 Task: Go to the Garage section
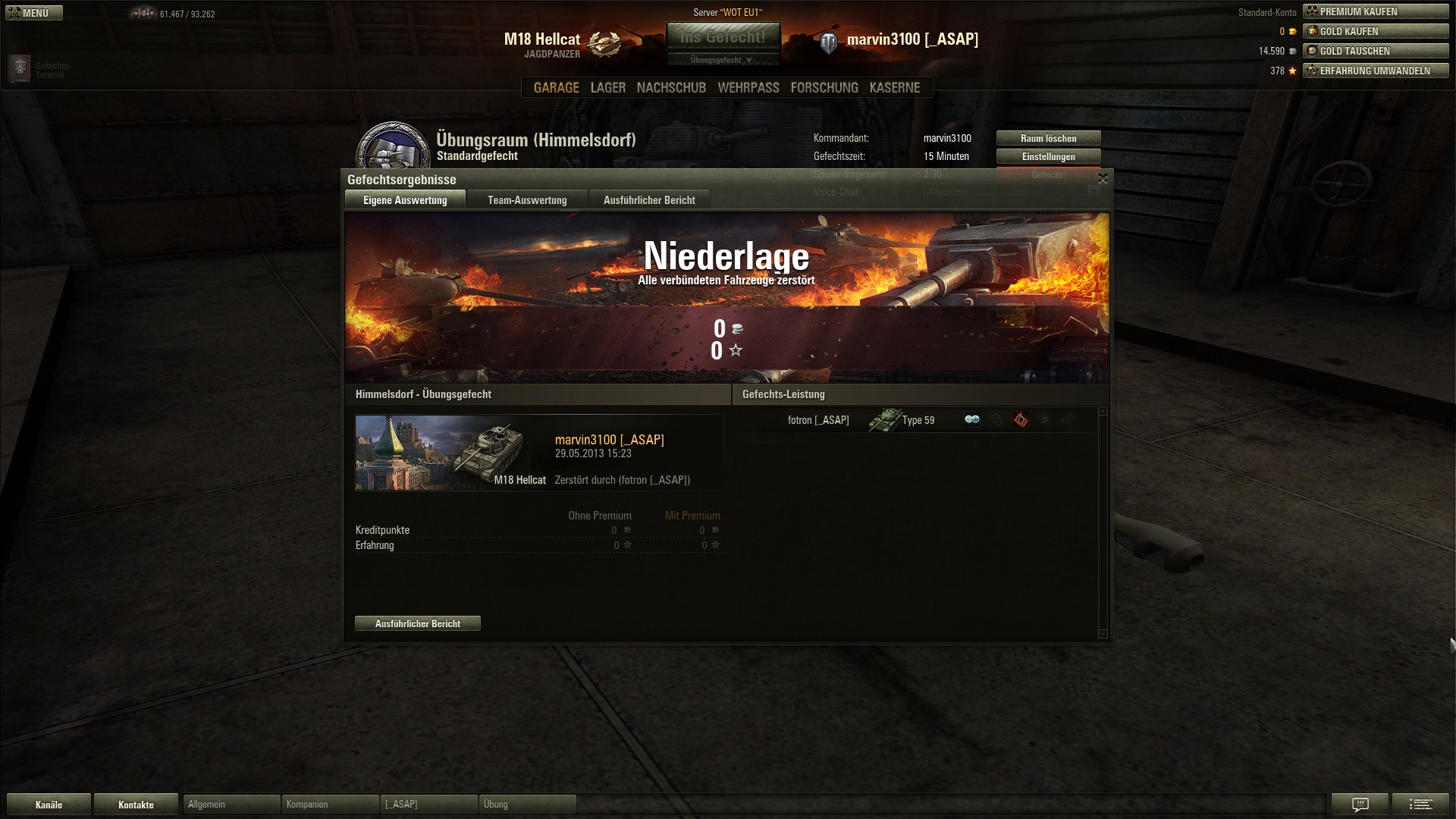(x=556, y=88)
